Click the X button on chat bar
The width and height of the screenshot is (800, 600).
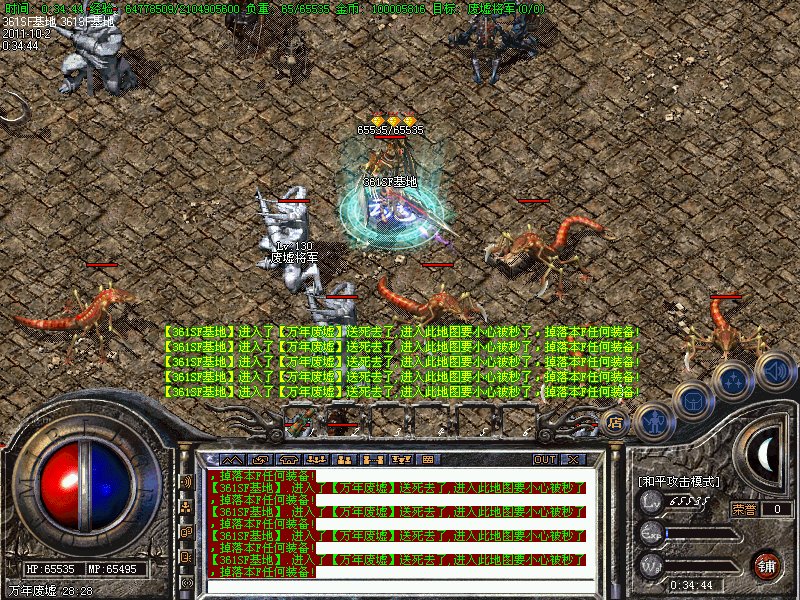pos(572,459)
